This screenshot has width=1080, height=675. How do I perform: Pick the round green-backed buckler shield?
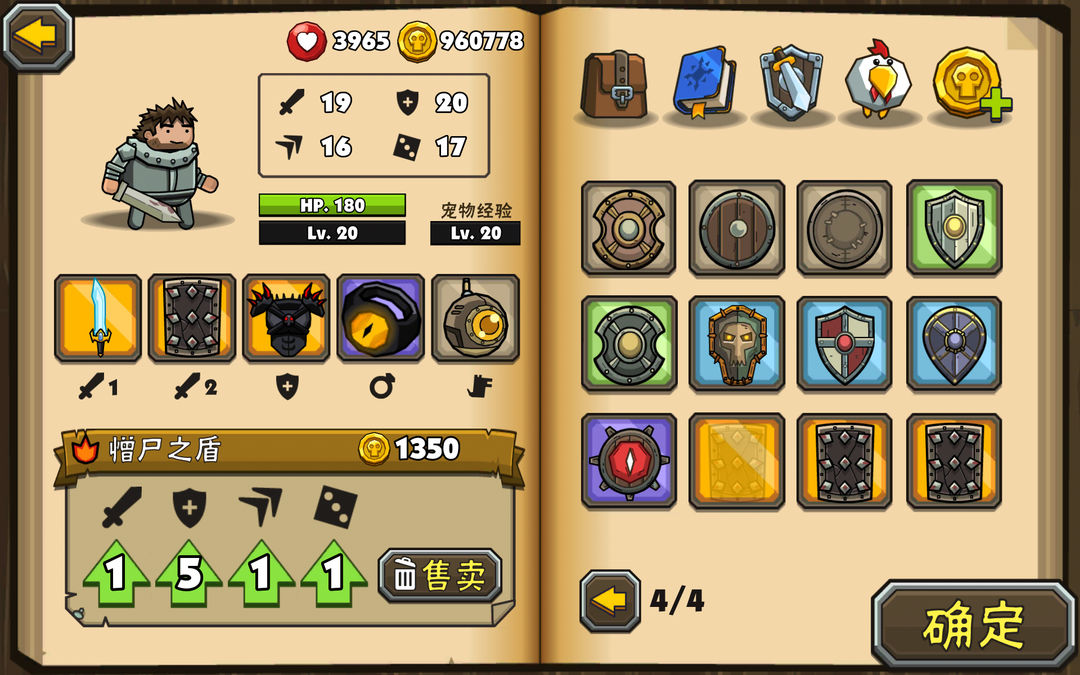click(x=628, y=344)
